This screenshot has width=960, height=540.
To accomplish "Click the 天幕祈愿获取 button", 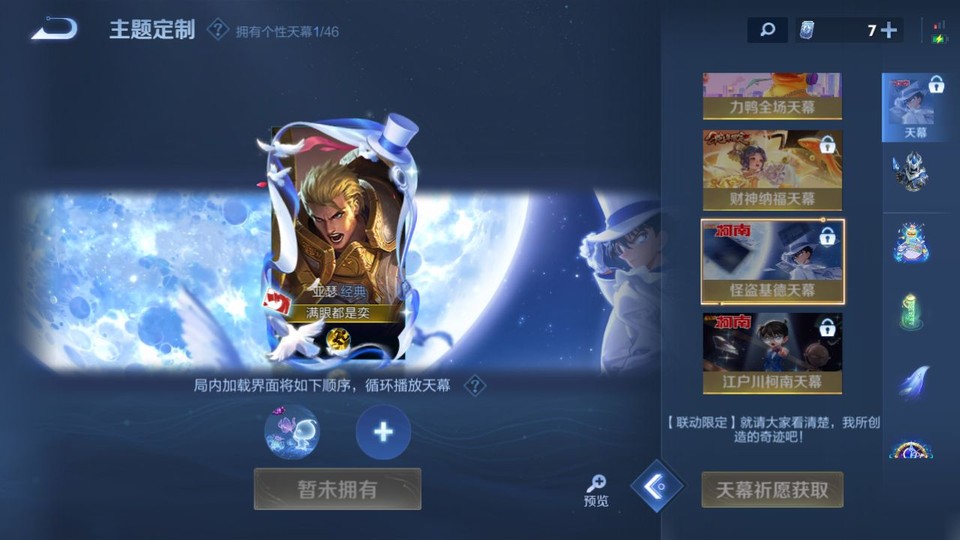I will (x=772, y=490).
